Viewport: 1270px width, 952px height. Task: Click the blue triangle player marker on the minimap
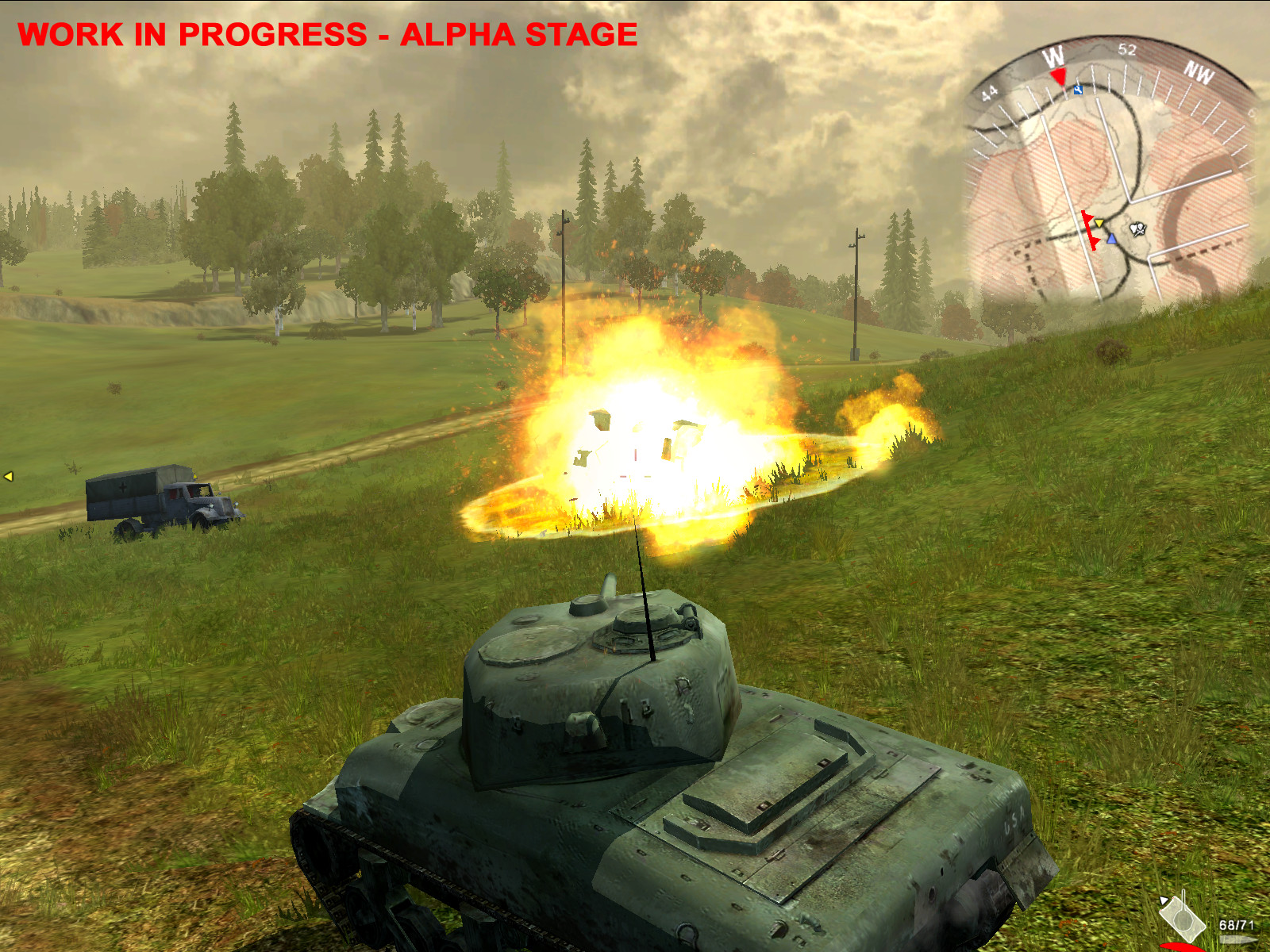pos(1112,240)
